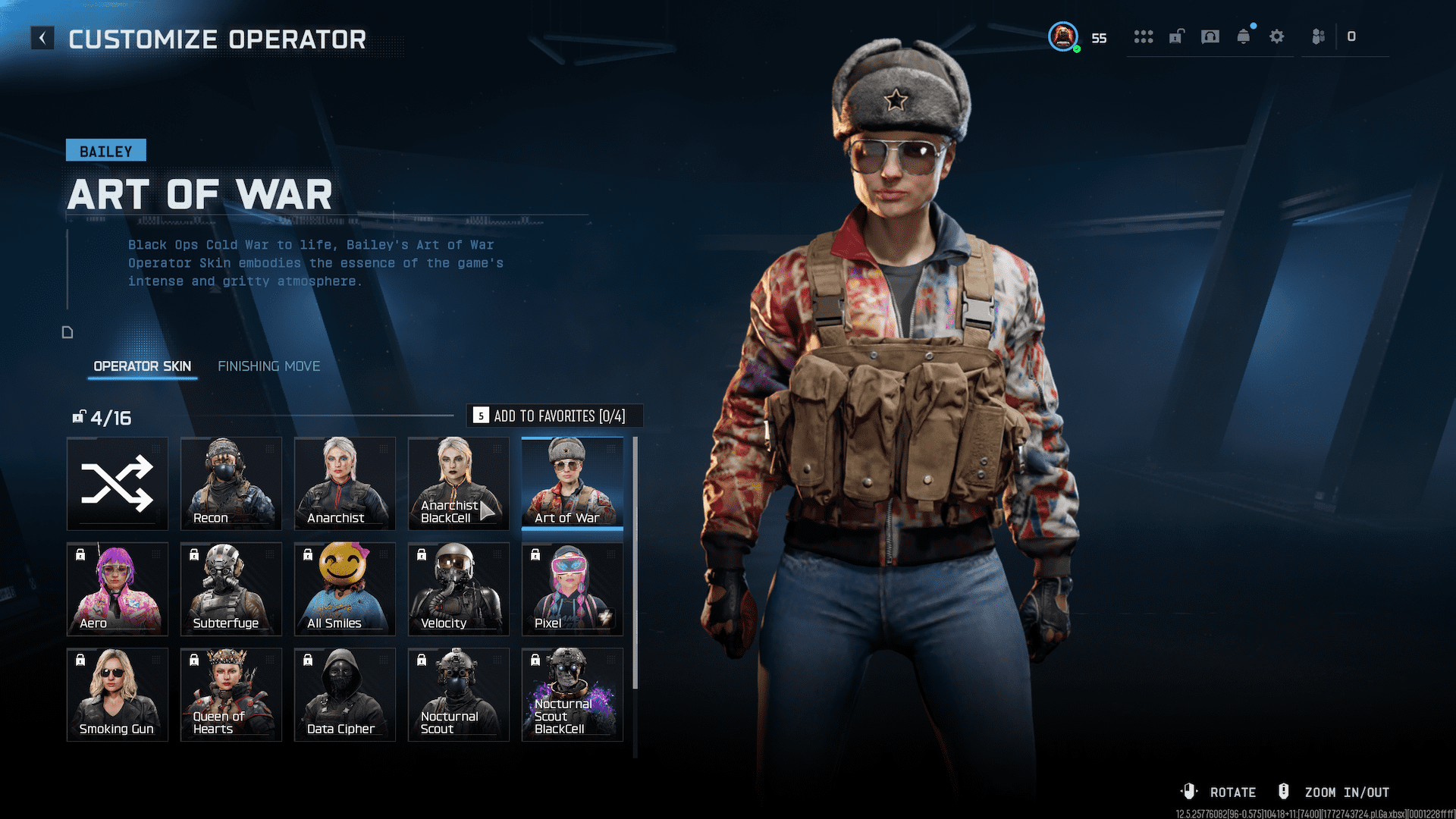The height and width of the screenshot is (819, 1456).
Task: Choose the shuffle random skin tile
Action: (118, 484)
